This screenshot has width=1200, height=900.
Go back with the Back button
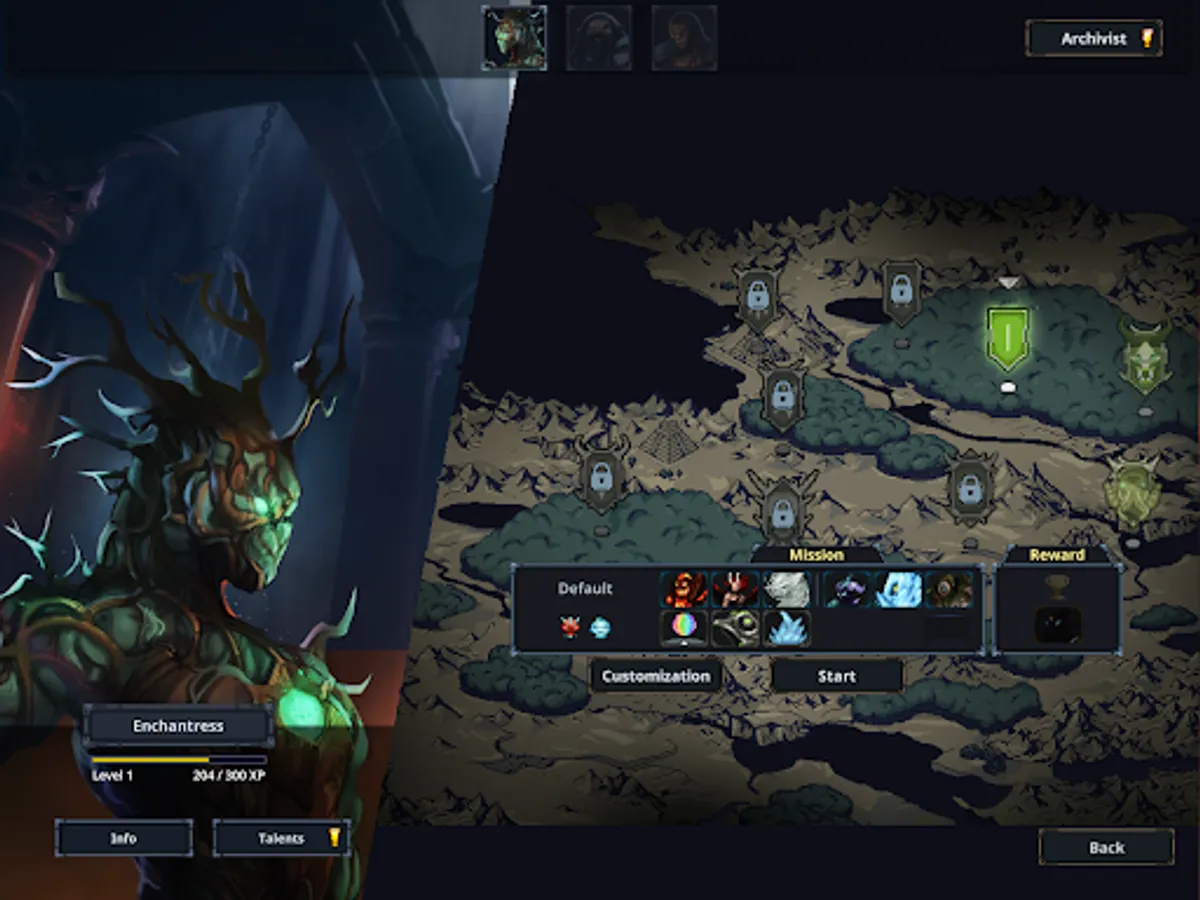tap(1106, 847)
